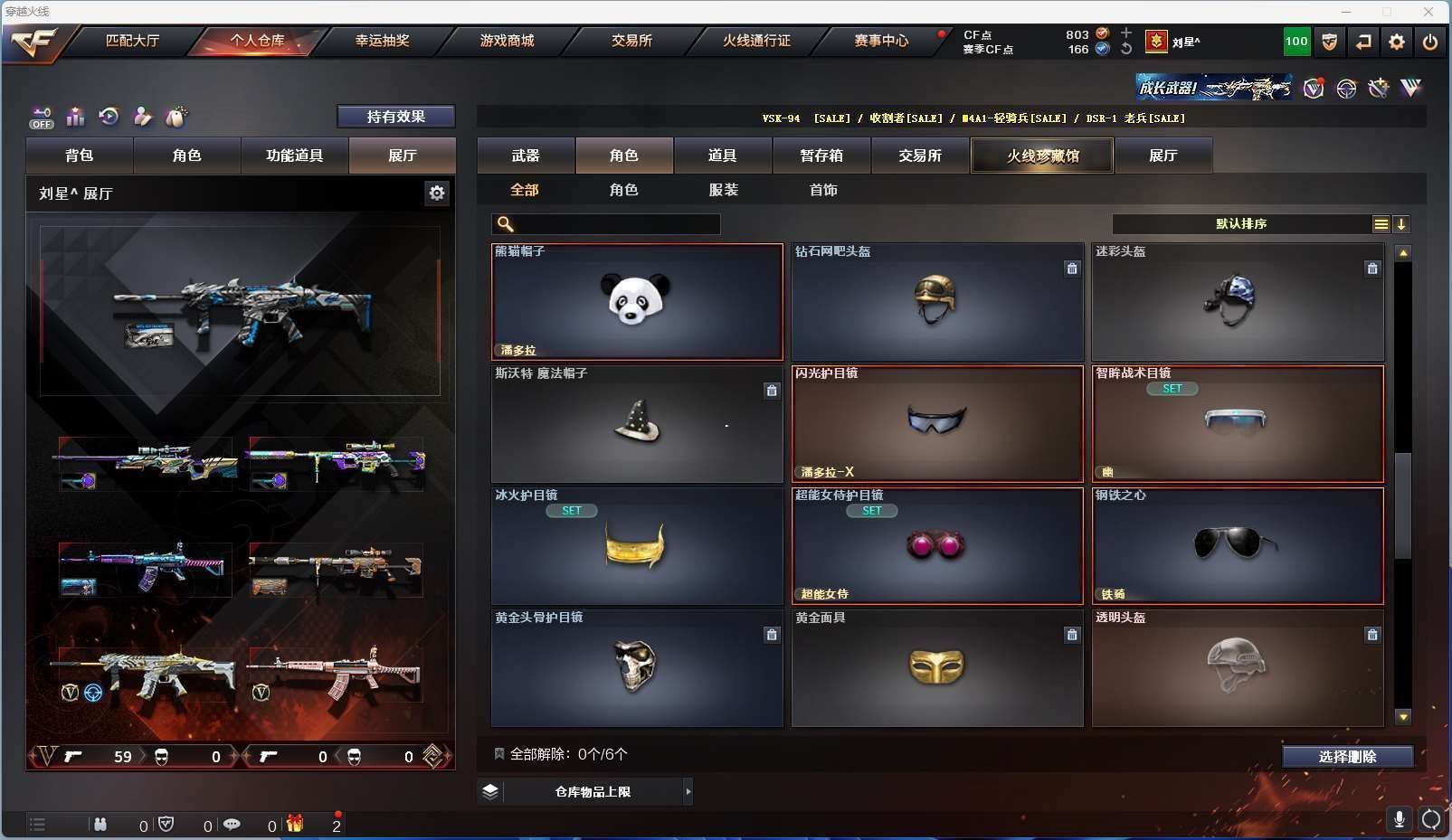Open the 默认排序 sort dropdown
Image resolution: width=1452 pixels, height=840 pixels.
point(1241,224)
